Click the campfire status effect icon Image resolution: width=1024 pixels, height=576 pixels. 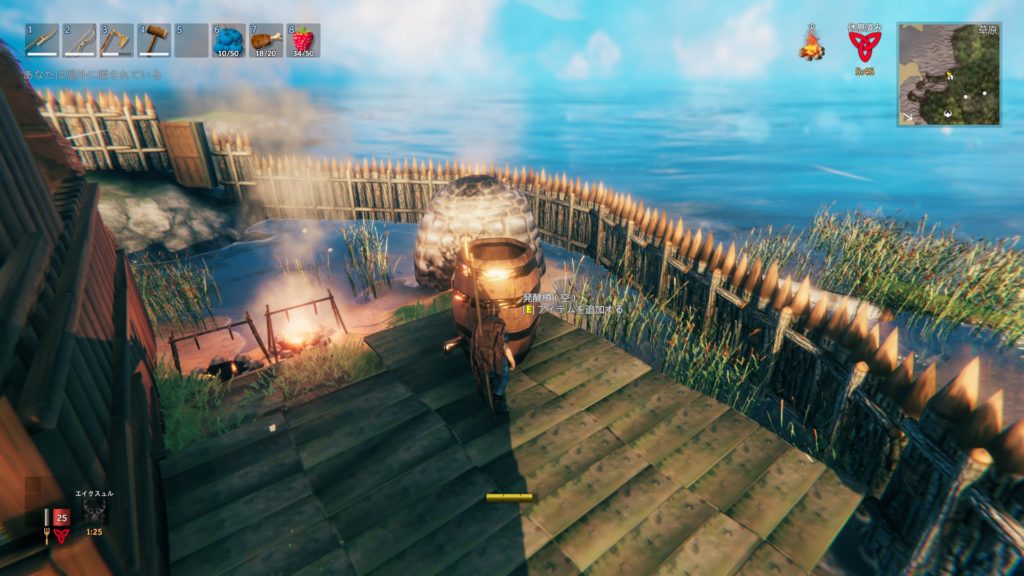pyautogui.click(x=811, y=45)
